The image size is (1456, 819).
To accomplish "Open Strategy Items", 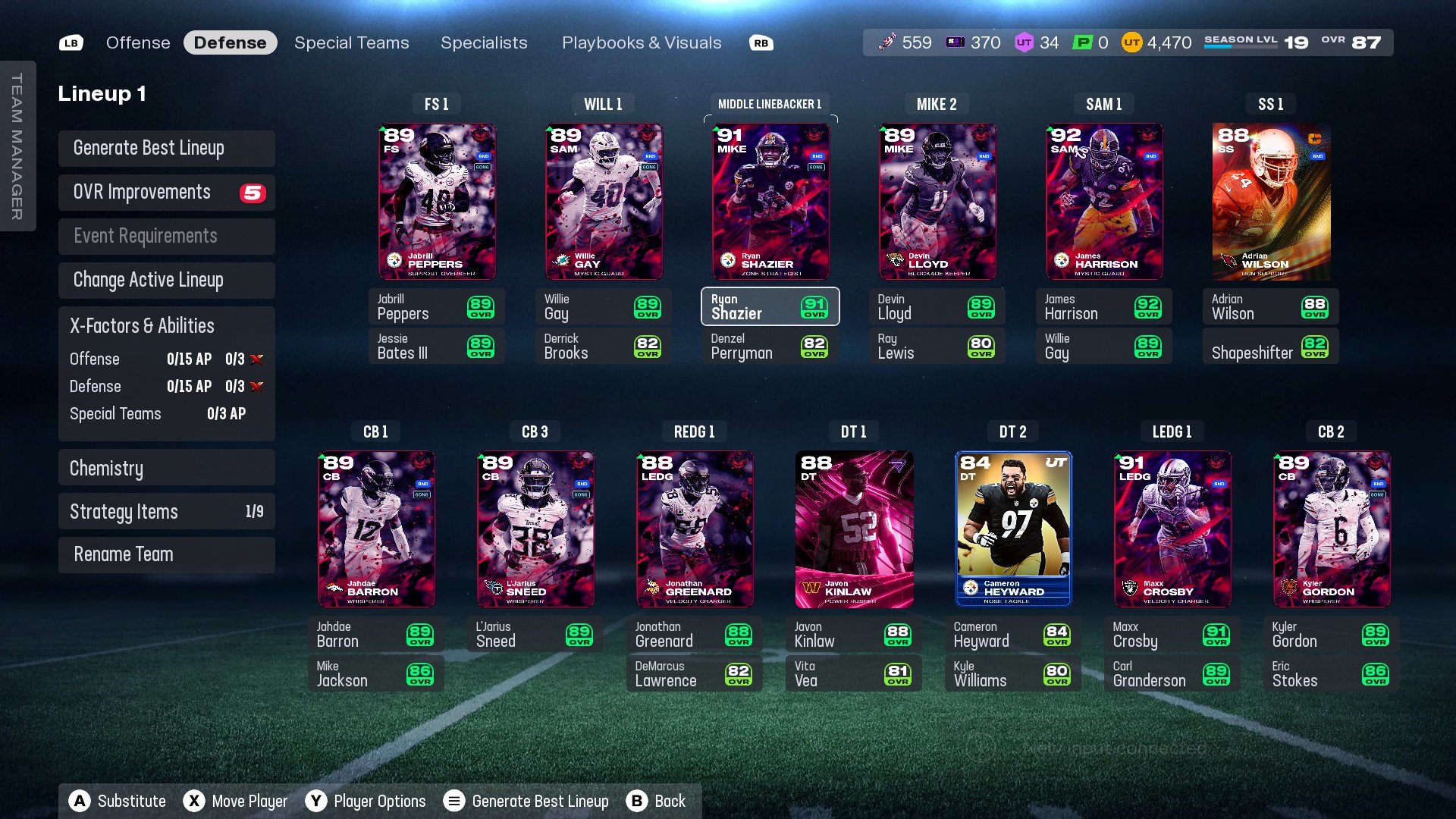I will pos(166,512).
